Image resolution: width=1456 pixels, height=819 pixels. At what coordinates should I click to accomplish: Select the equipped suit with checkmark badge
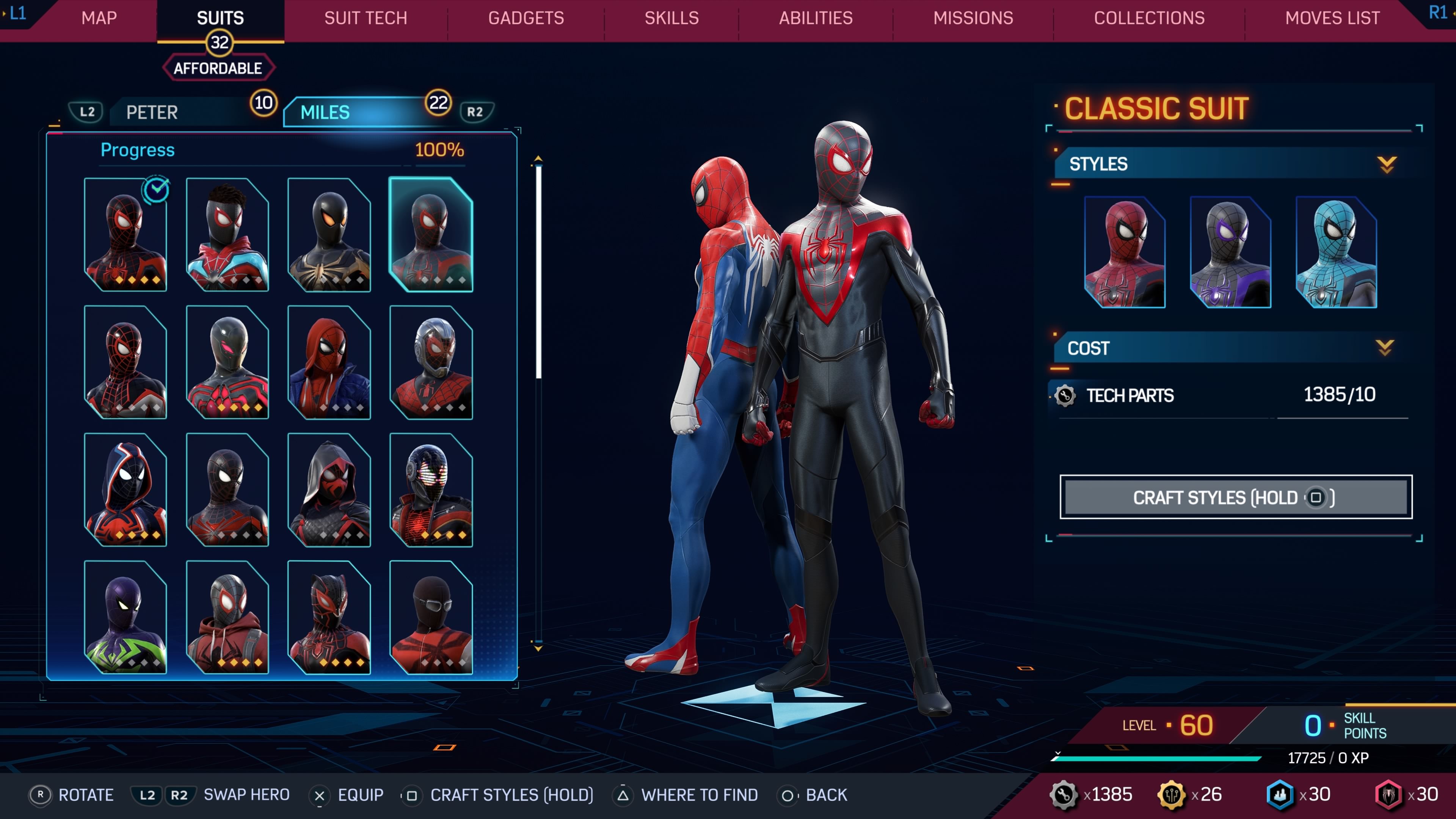click(126, 235)
